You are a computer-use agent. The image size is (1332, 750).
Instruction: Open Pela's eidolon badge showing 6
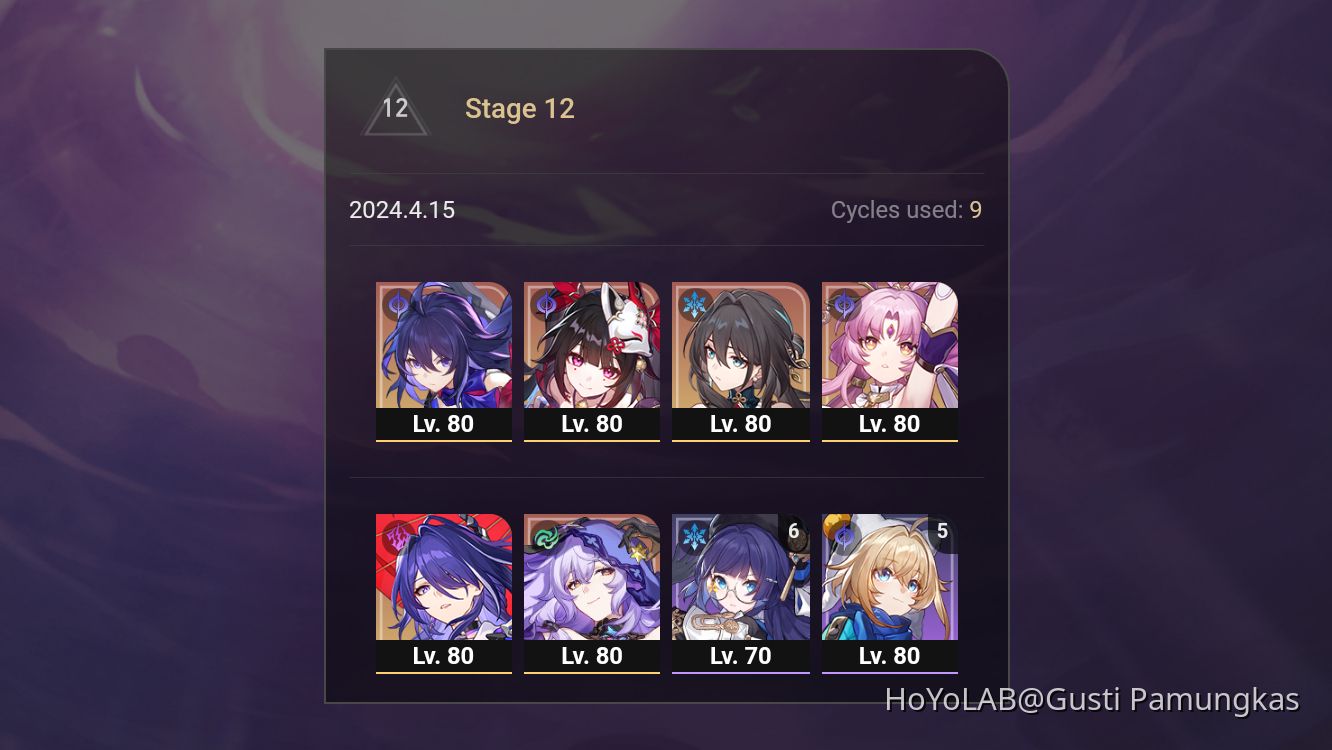point(793,531)
